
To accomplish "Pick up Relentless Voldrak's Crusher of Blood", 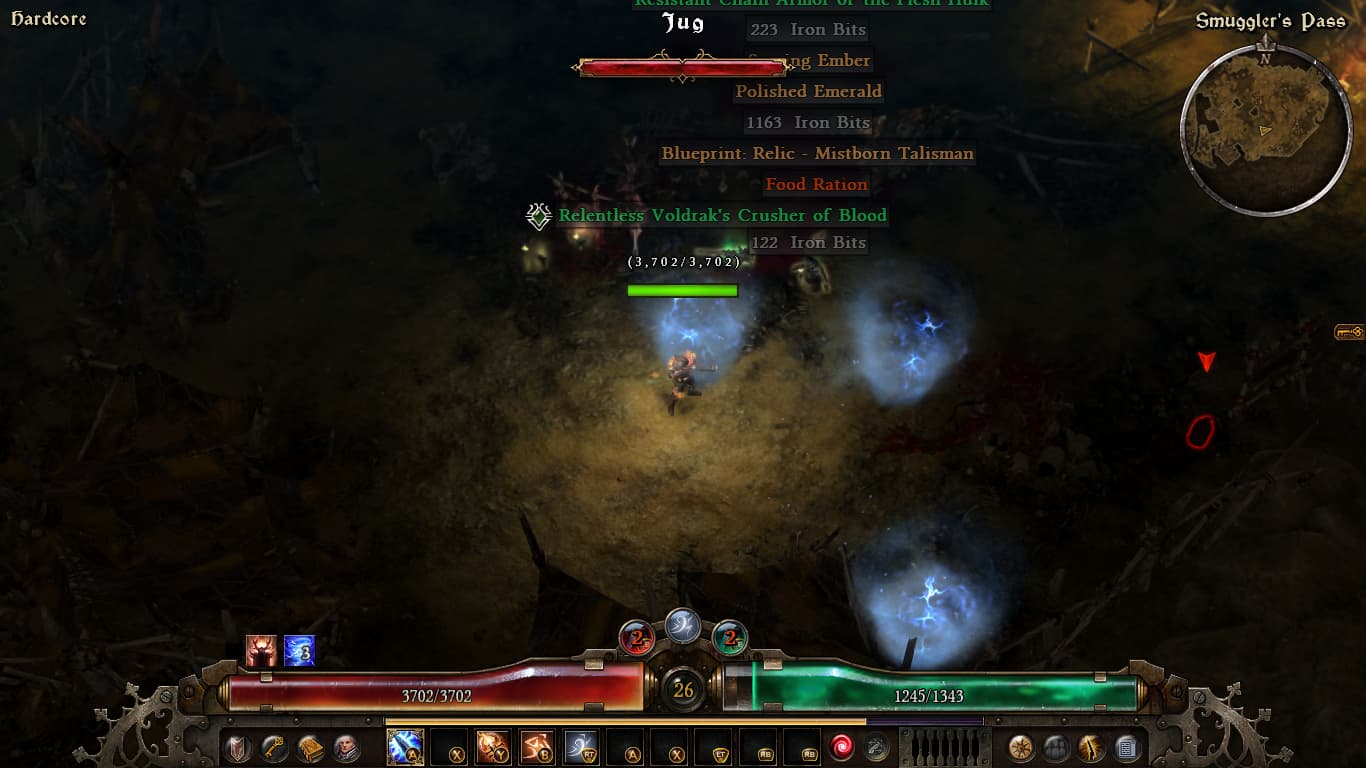I will coord(722,215).
